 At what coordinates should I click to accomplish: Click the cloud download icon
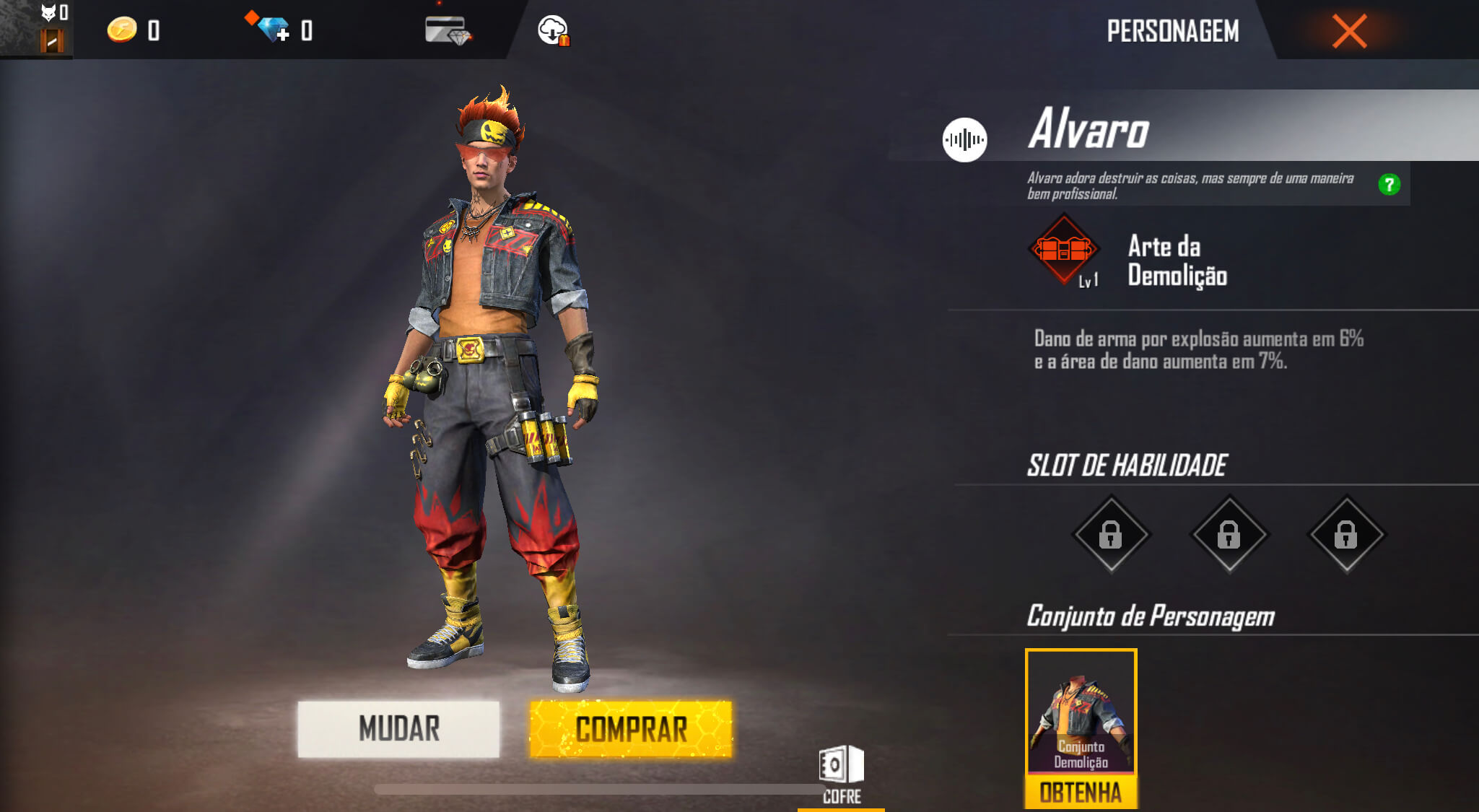pos(551,31)
